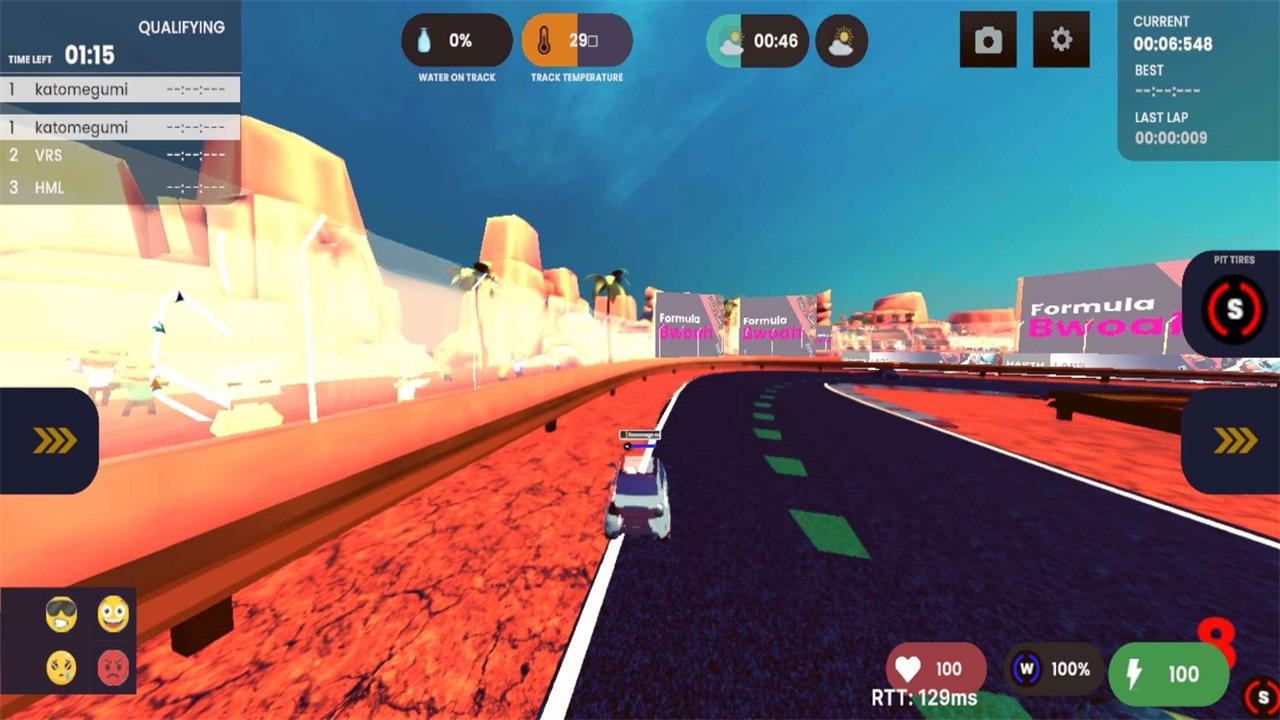This screenshot has width=1280, height=720.
Task: Tap the camera view button
Action: coord(988,40)
